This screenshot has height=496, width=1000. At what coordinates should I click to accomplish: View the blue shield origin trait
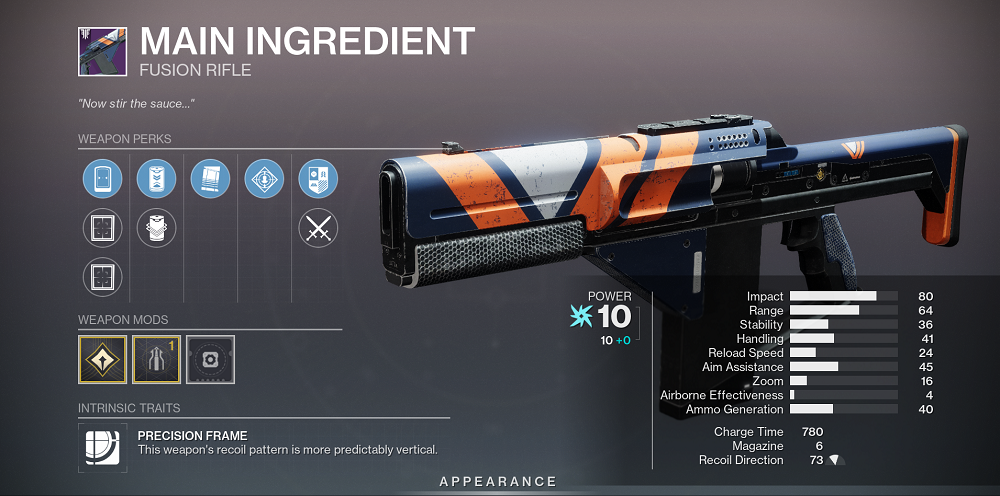click(x=318, y=180)
